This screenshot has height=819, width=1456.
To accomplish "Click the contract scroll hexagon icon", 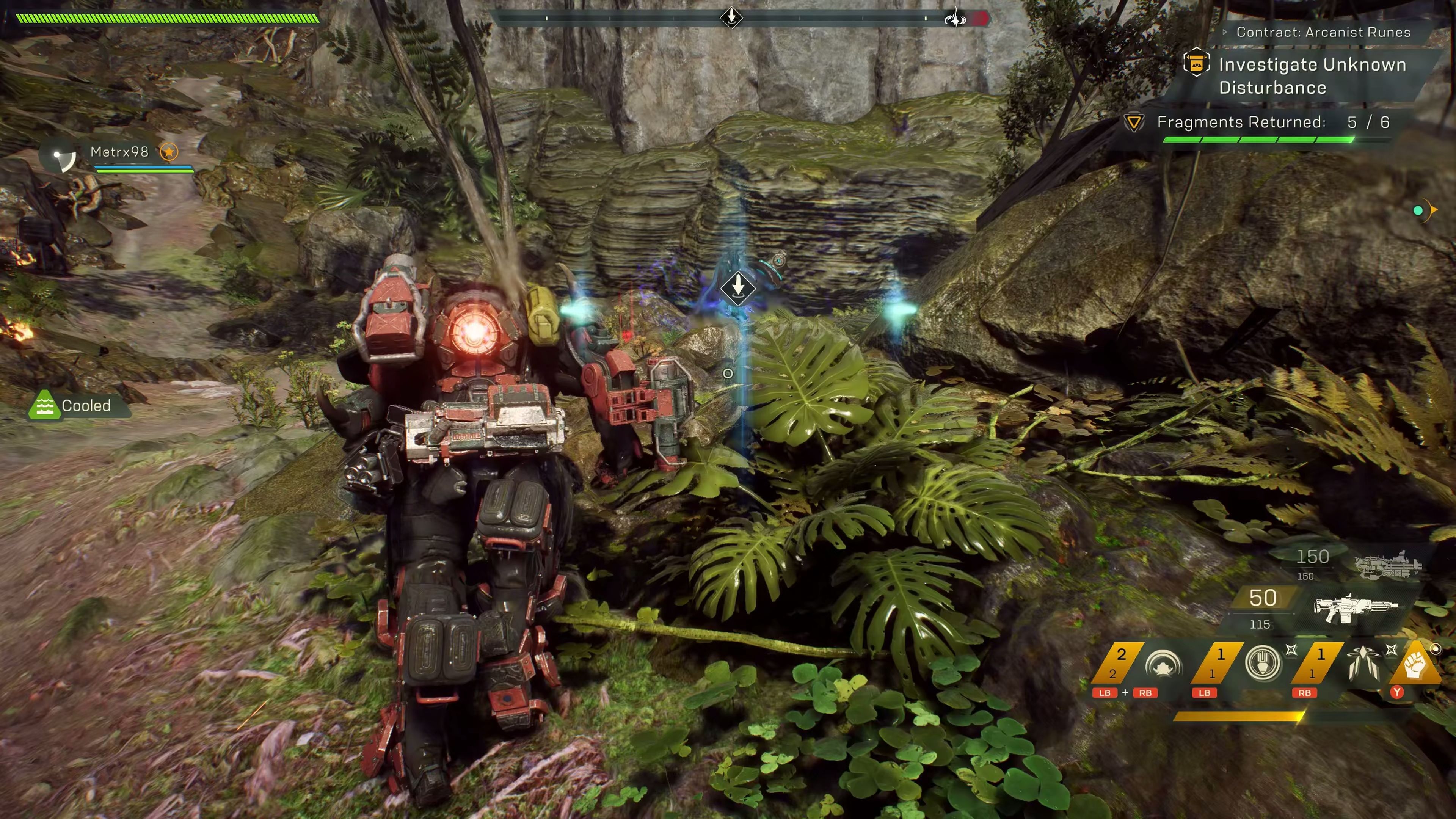I will [1196, 63].
